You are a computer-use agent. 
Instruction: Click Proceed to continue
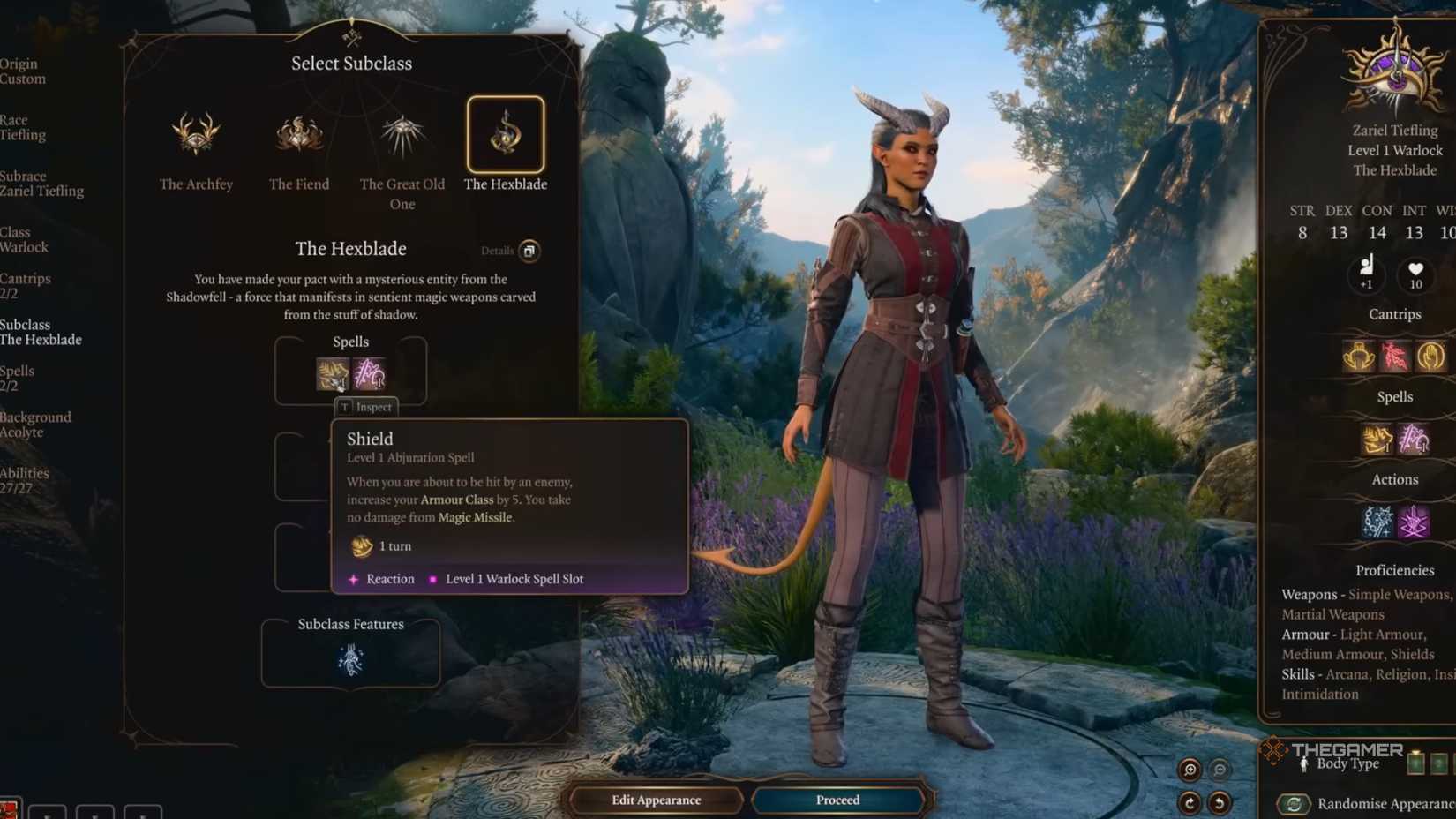(x=837, y=800)
